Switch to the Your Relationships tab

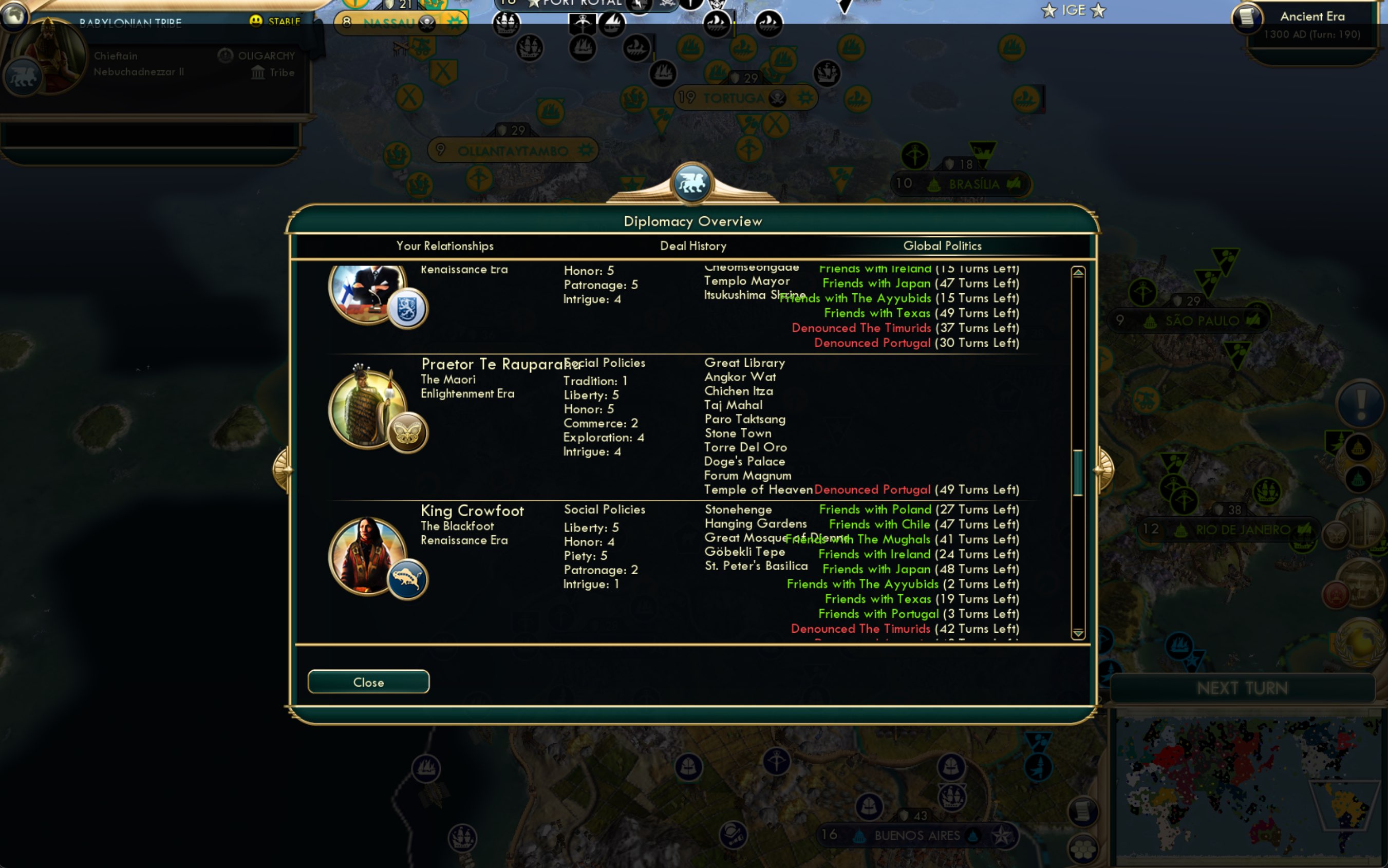pyautogui.click(x=445, y=246)
